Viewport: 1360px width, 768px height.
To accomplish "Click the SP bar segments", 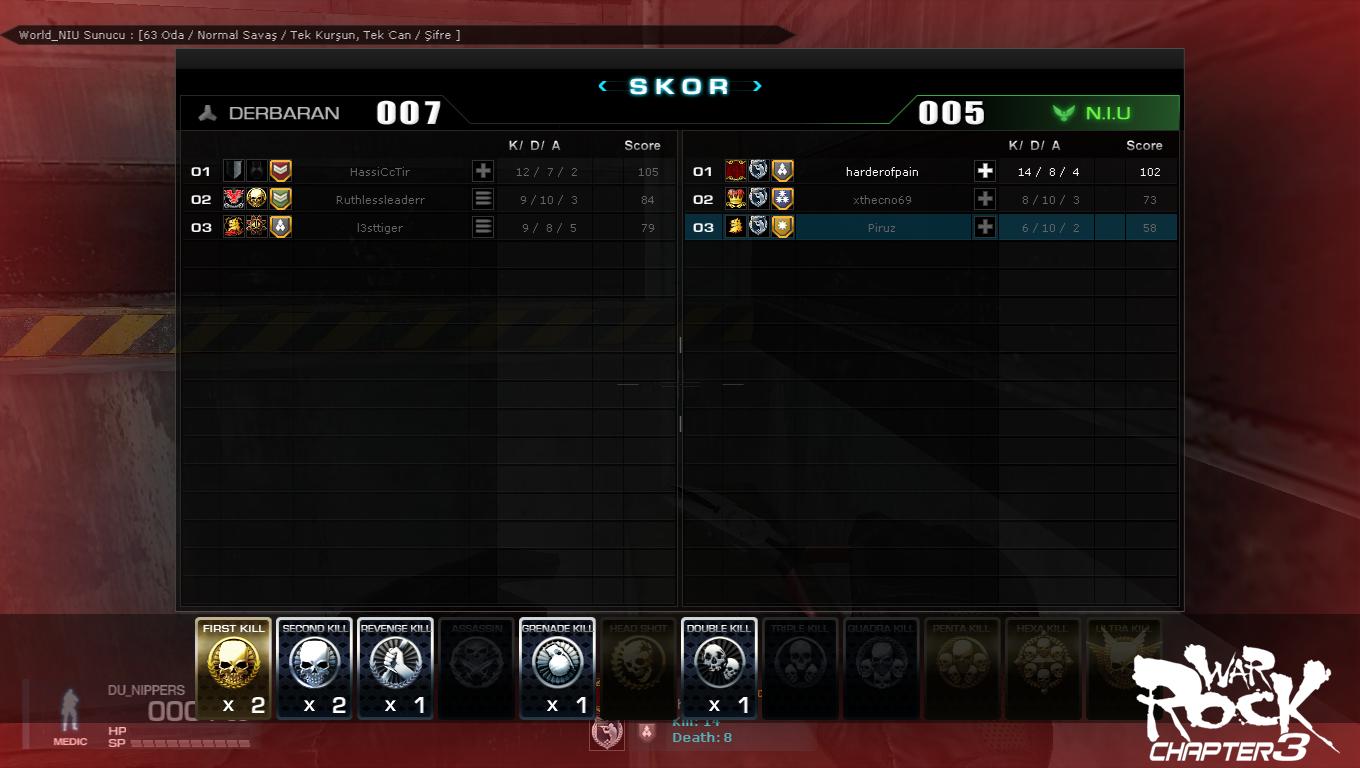I will point(190,744).
